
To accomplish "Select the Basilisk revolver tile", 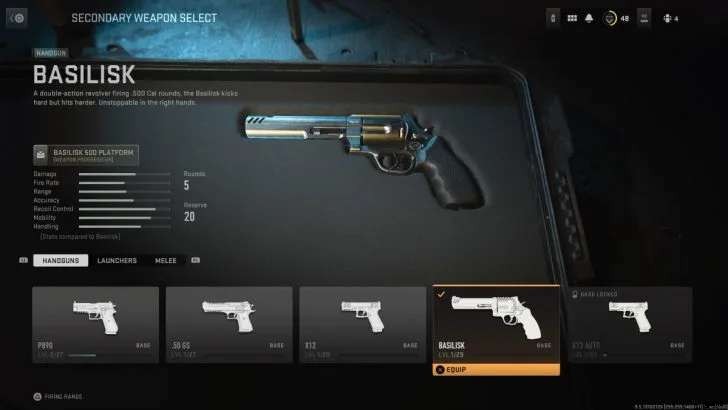I will pyautogui.click(x=496, y=321).
